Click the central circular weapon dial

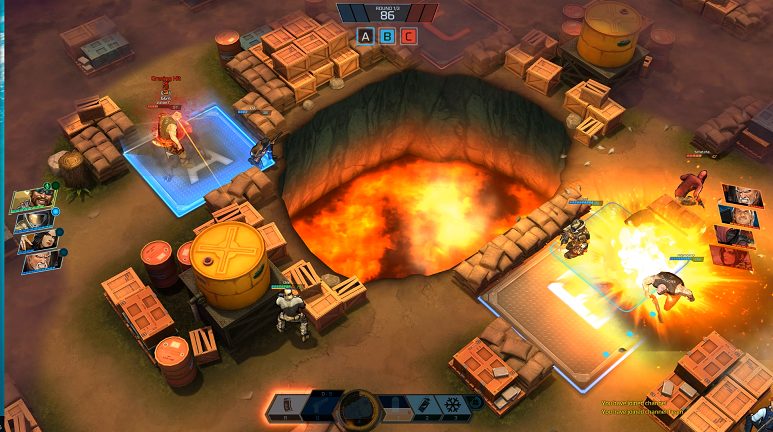358,408
